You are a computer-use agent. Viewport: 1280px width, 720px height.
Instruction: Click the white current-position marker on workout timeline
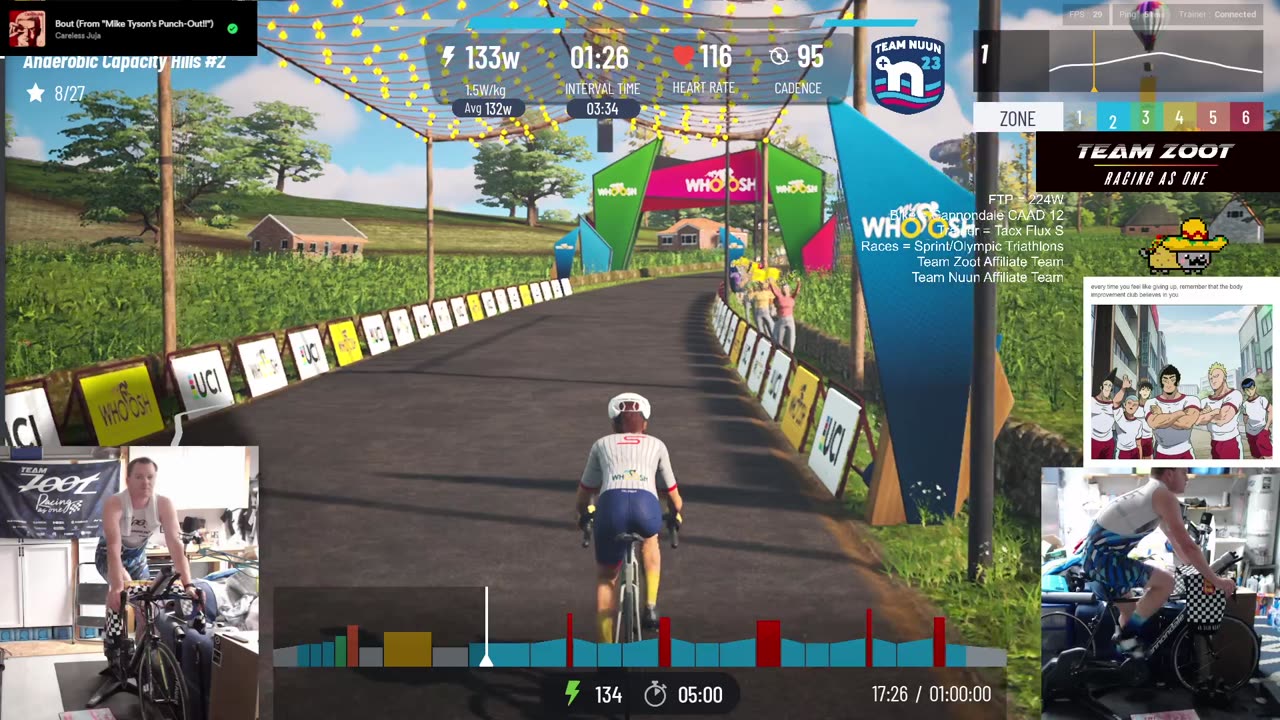coord(486,659)
